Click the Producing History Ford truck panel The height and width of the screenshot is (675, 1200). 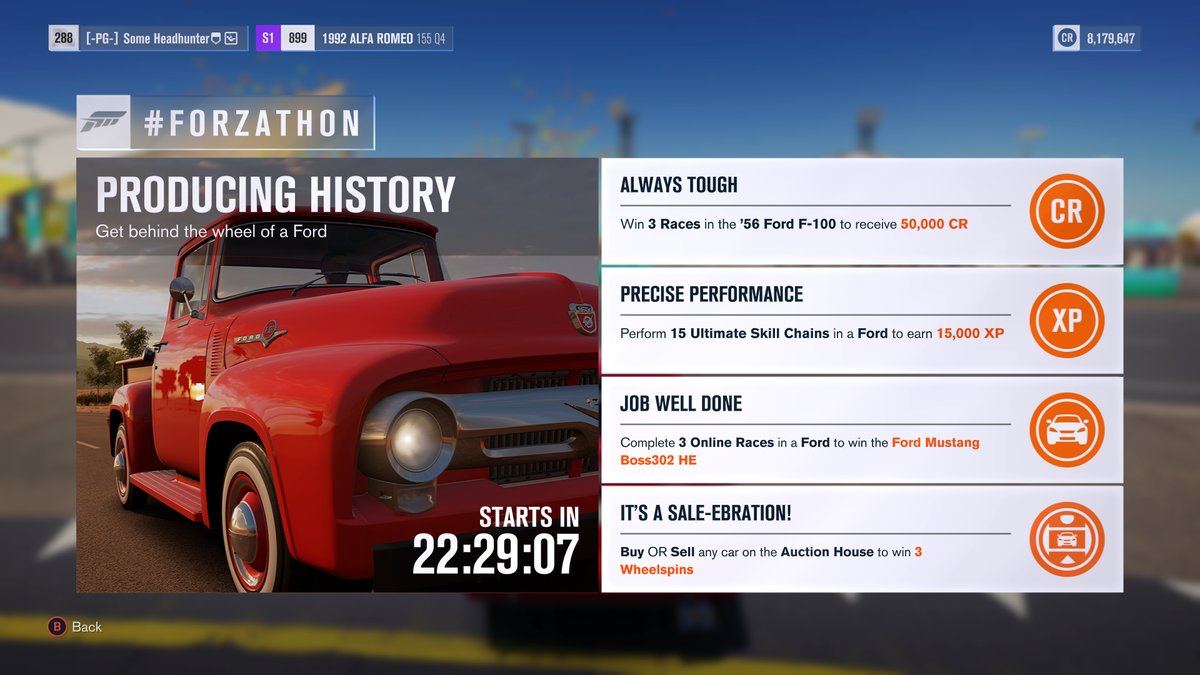[x=337, y=375]
